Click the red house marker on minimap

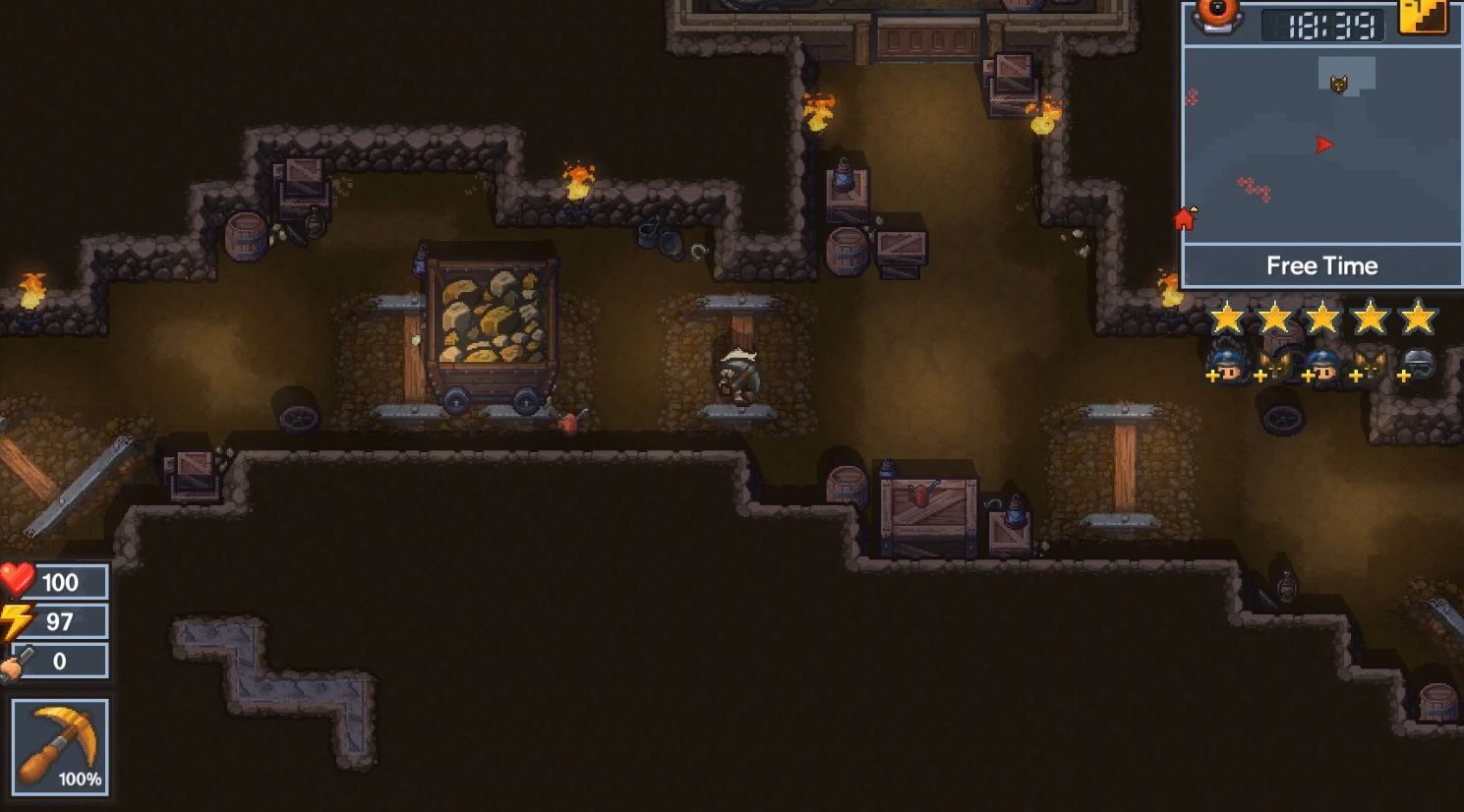tap(1185, 218)
